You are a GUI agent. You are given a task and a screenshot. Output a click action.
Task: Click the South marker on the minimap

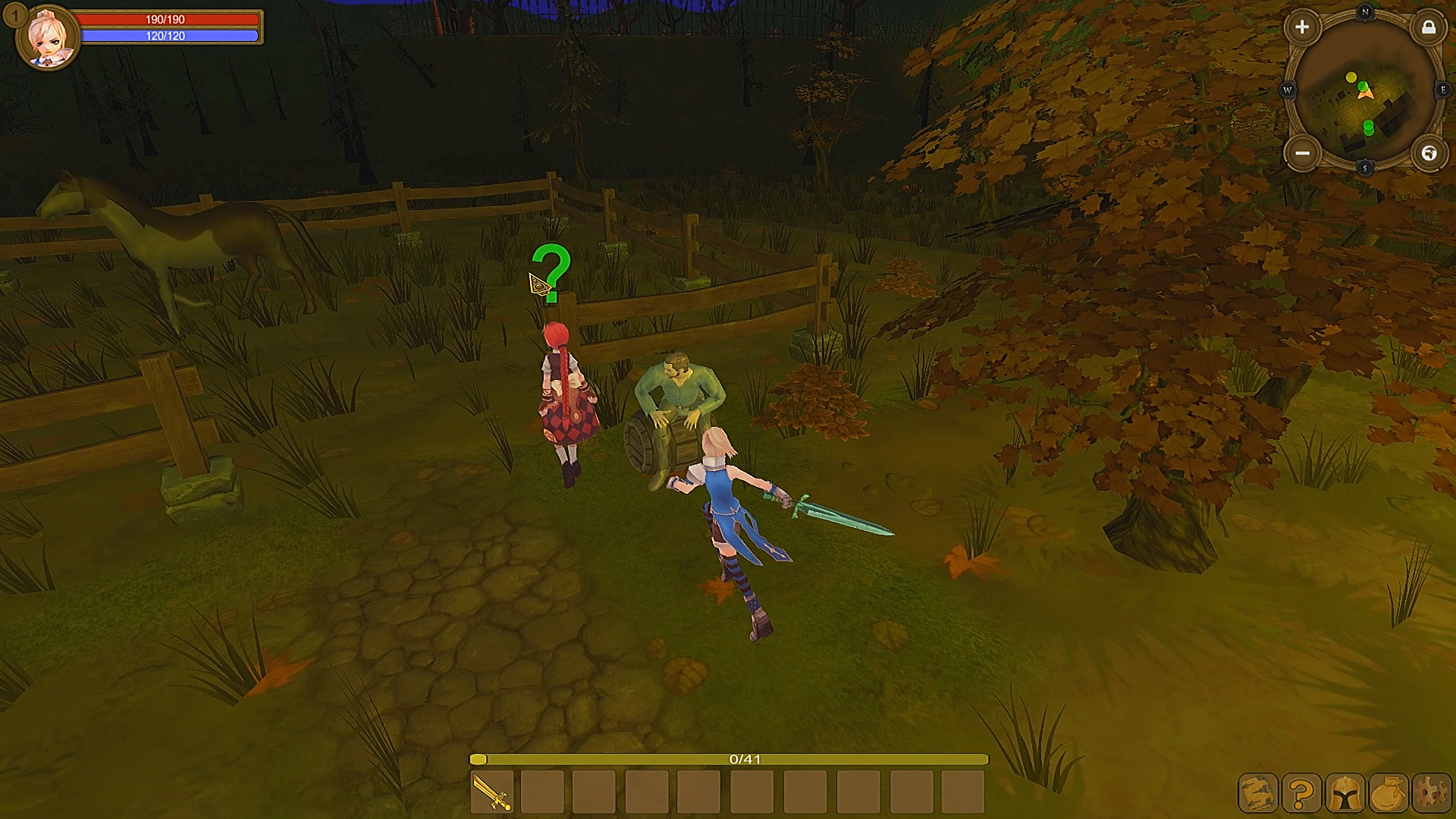pyautogui.click(x=1365, y=168)
